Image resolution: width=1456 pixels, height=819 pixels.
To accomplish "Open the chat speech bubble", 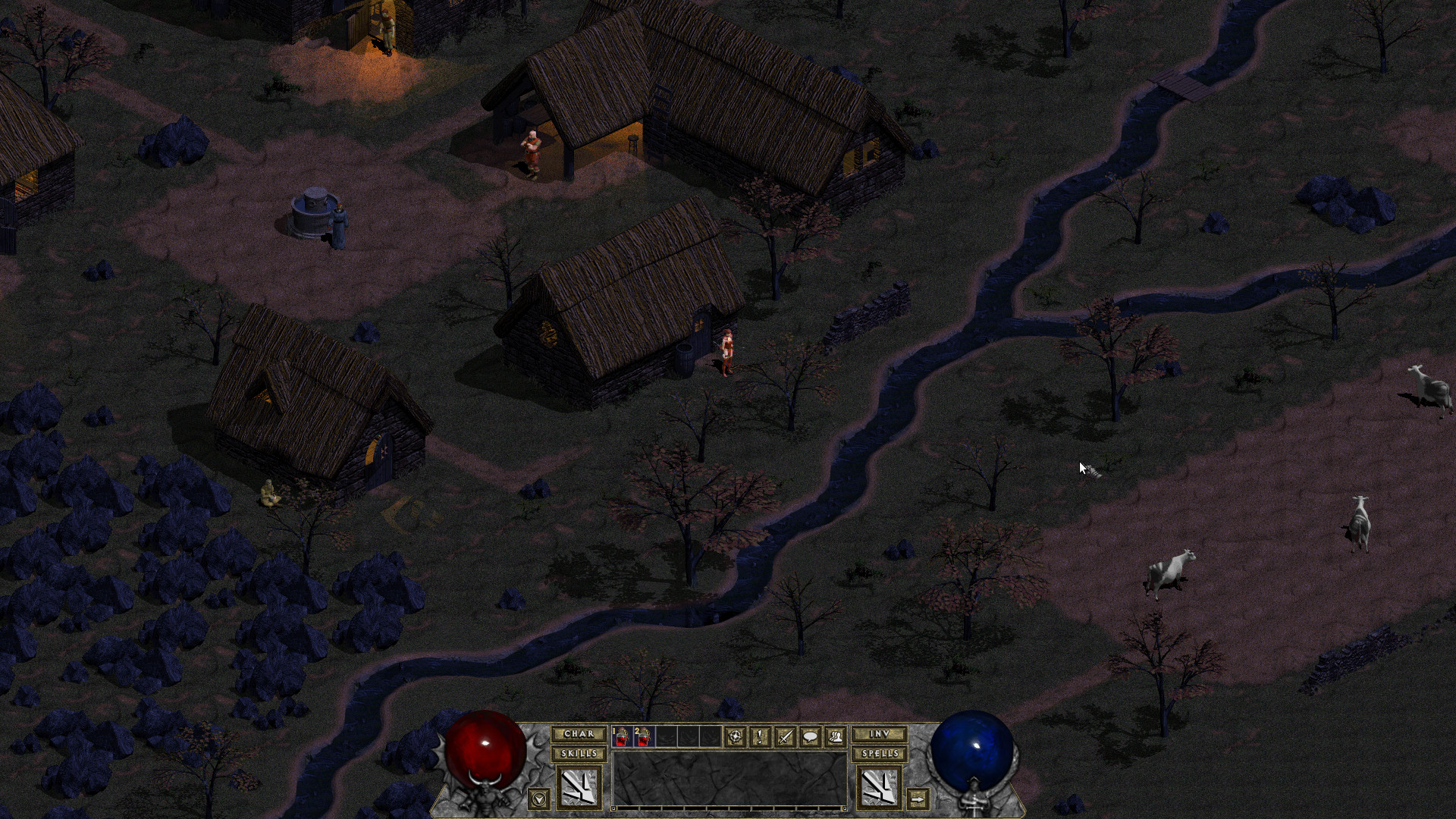I will point(810,736).
